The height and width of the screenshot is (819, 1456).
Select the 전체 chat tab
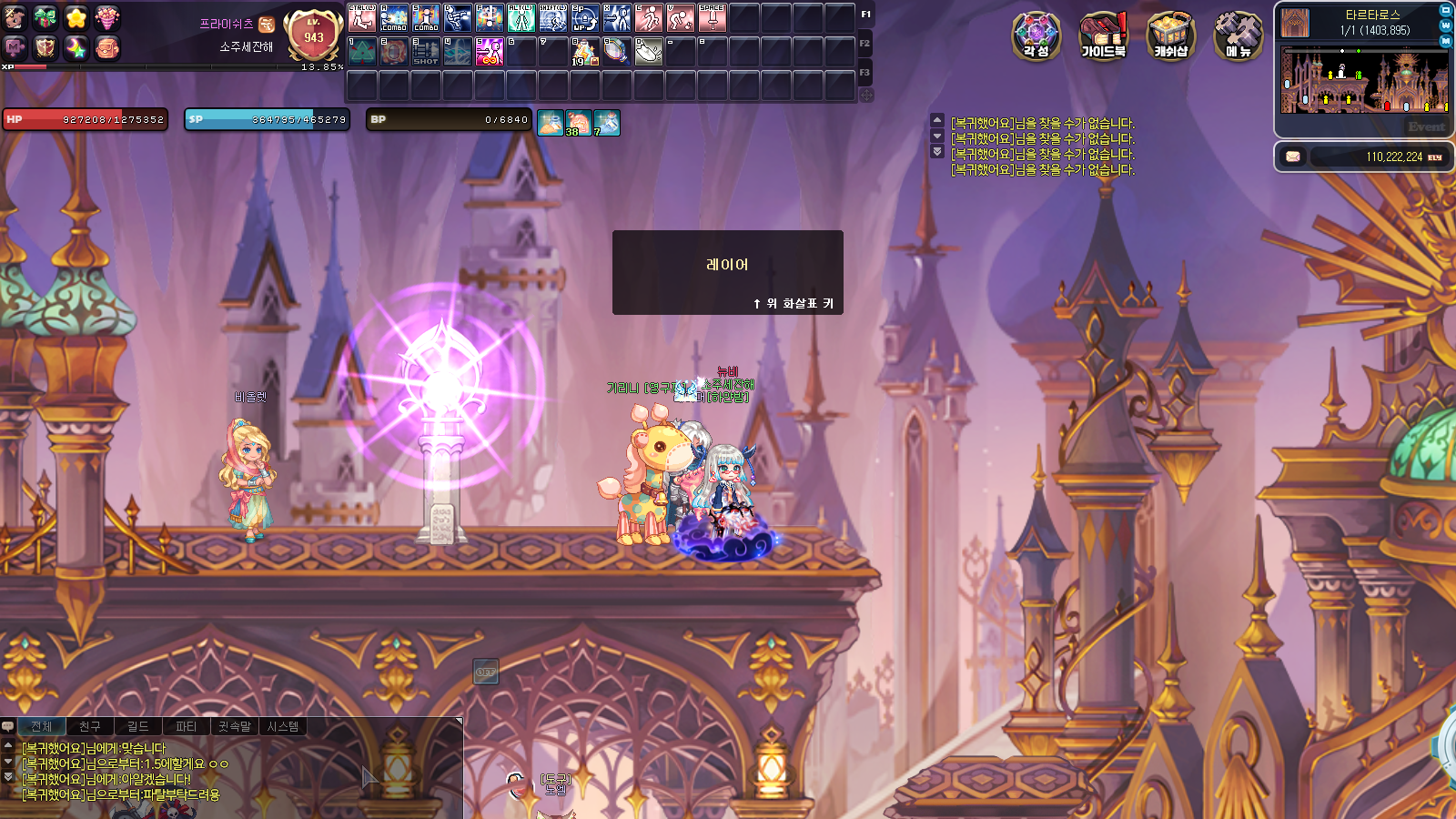pyautogui.click(x=41, y=726)
